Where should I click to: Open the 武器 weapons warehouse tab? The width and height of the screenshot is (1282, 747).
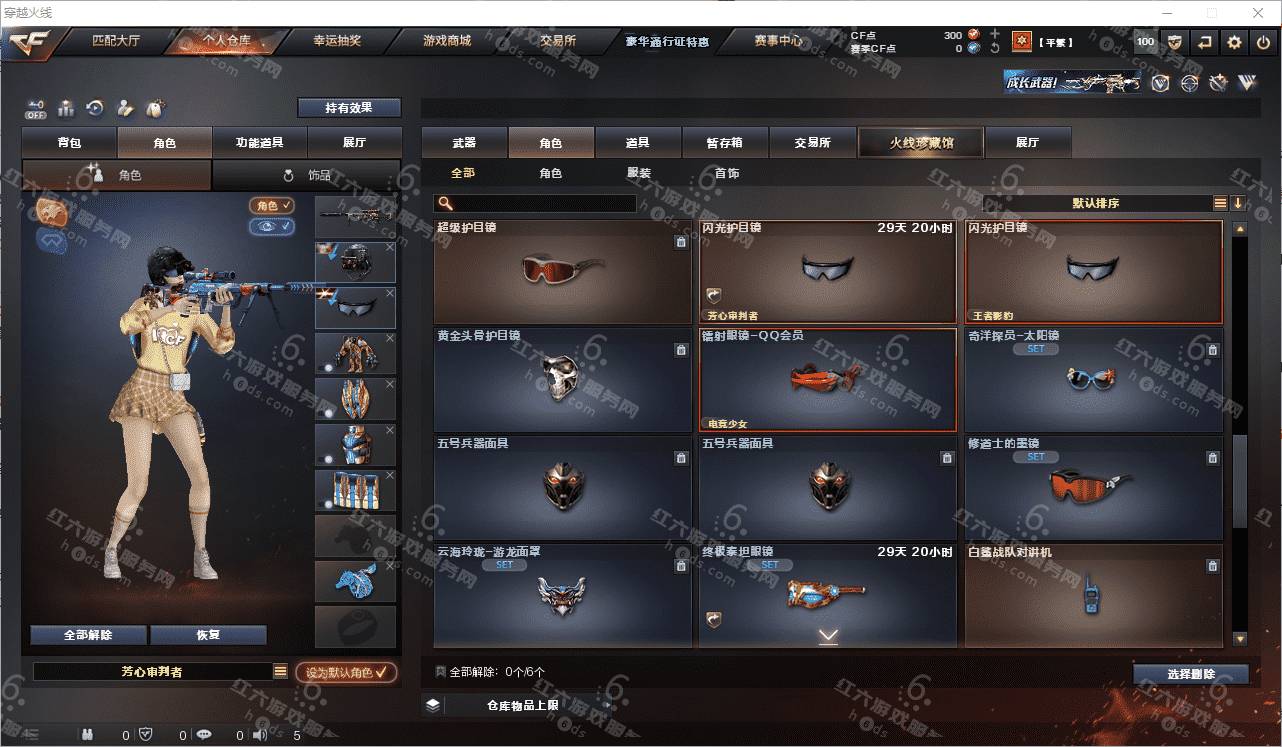[464, 143]
